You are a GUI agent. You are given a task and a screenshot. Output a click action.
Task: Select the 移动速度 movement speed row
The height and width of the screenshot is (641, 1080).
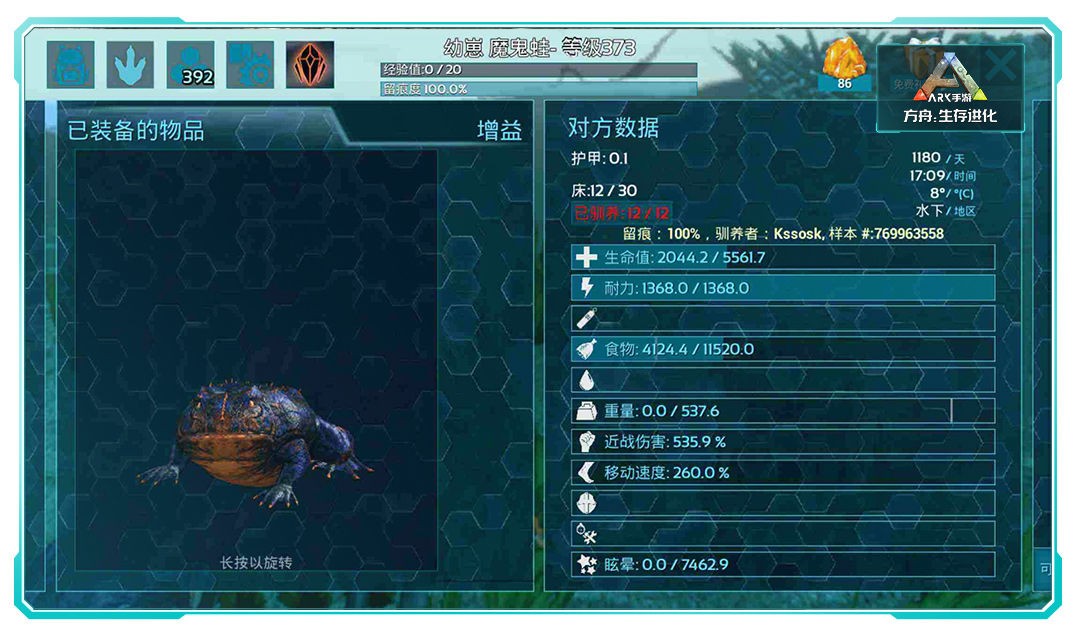point(783,472)
